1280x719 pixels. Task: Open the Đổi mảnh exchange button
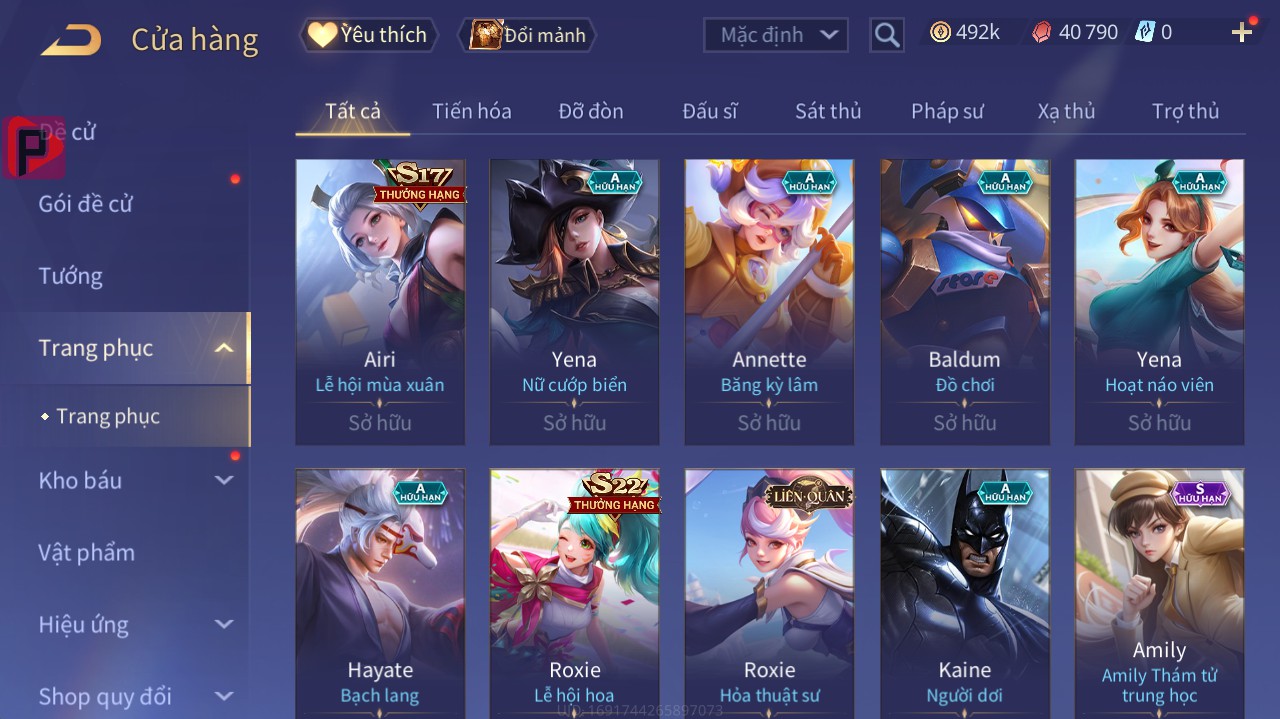tap(527, 35)
